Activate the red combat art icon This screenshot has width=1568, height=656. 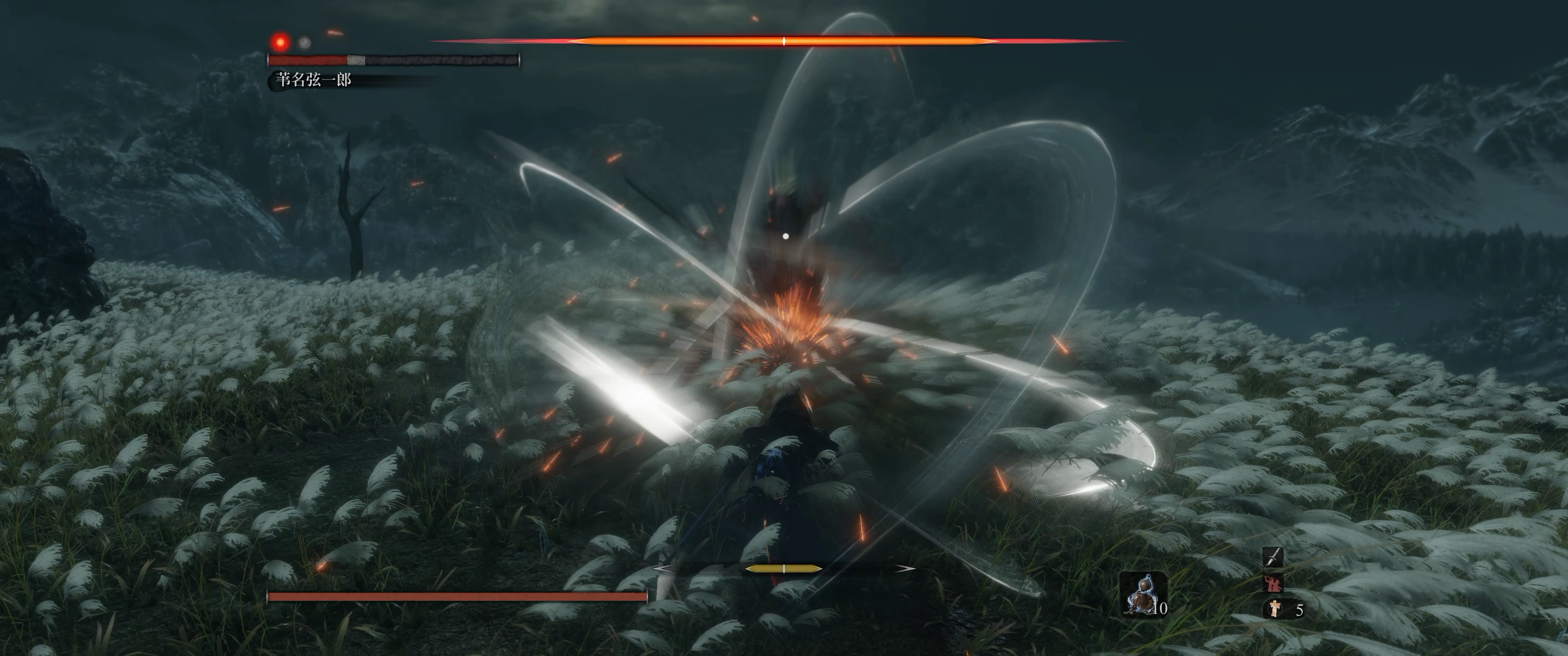1273,583
